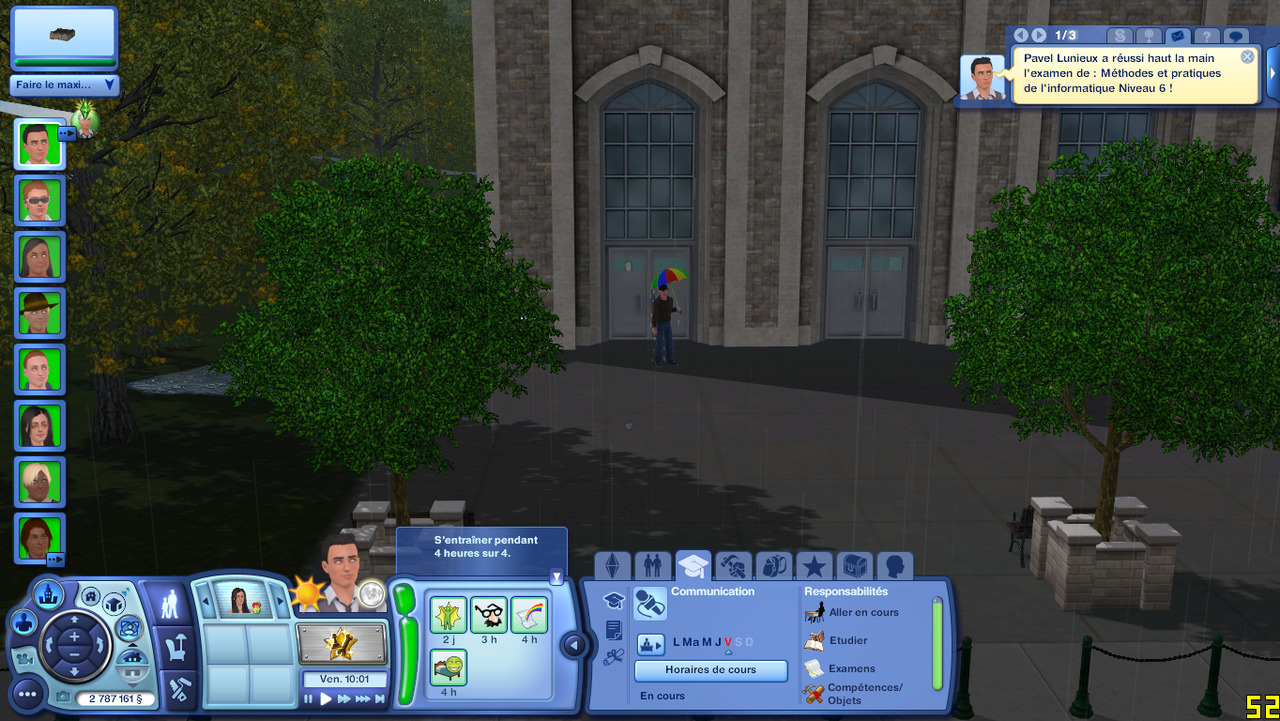Switch to the relationships tab with two figures
Screen dimensions: 1280x721
(x=653, y=566)
